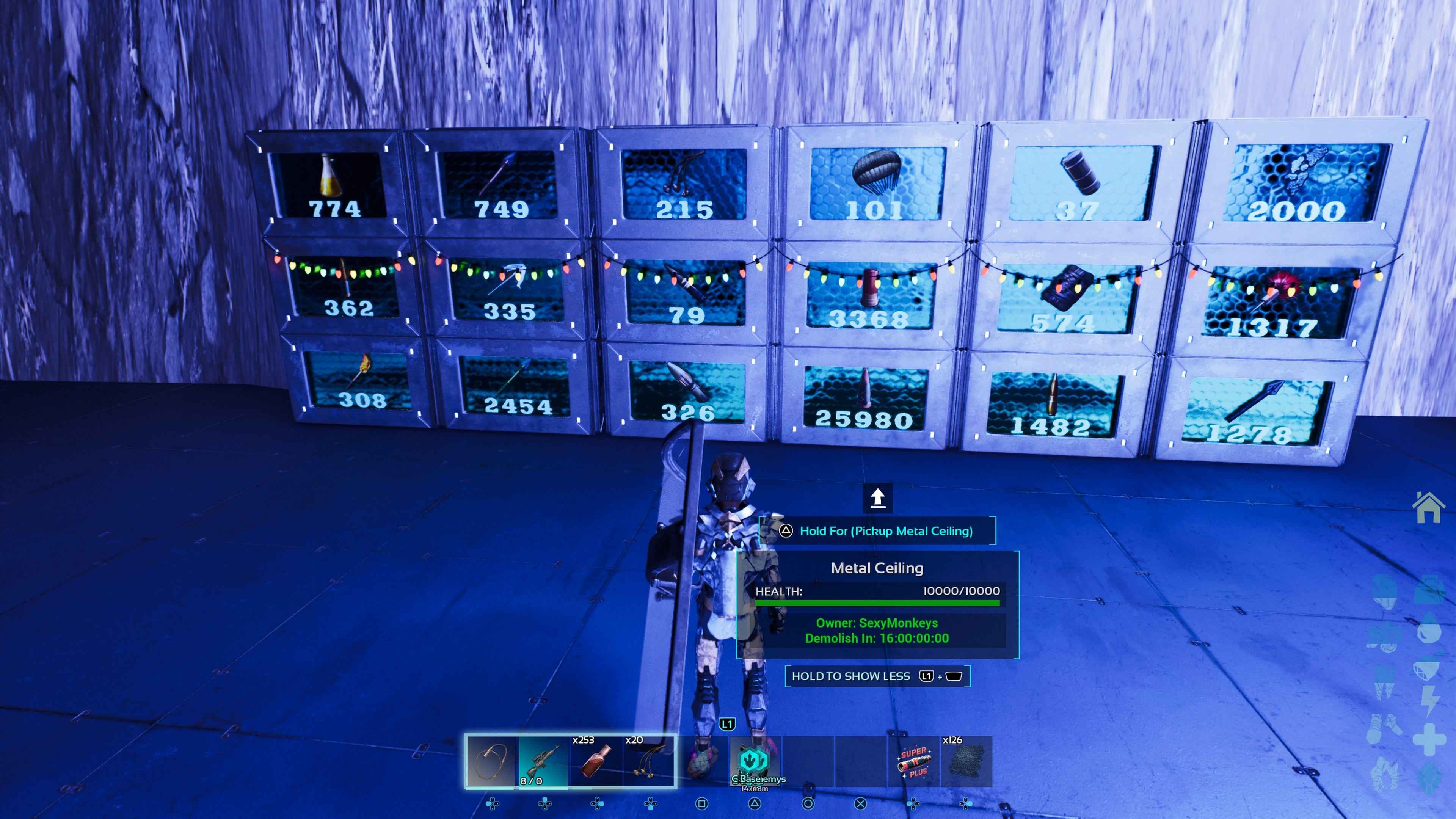The width and height of the screenshot is (1456, 819).
Task: Equip the scoped rifle showing 8 / 0
Action: coord(543,761)
